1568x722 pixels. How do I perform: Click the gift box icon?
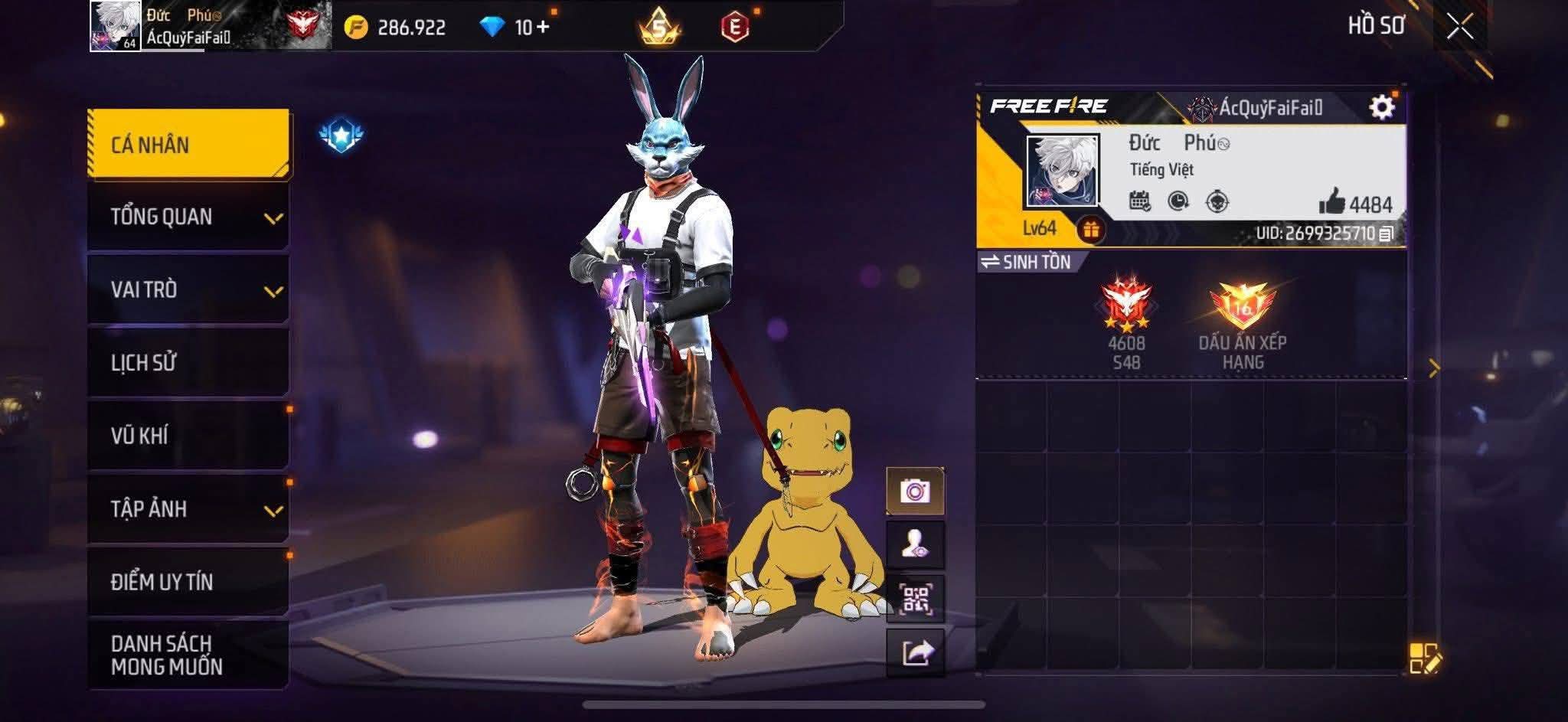click(x=1090, y=229)
